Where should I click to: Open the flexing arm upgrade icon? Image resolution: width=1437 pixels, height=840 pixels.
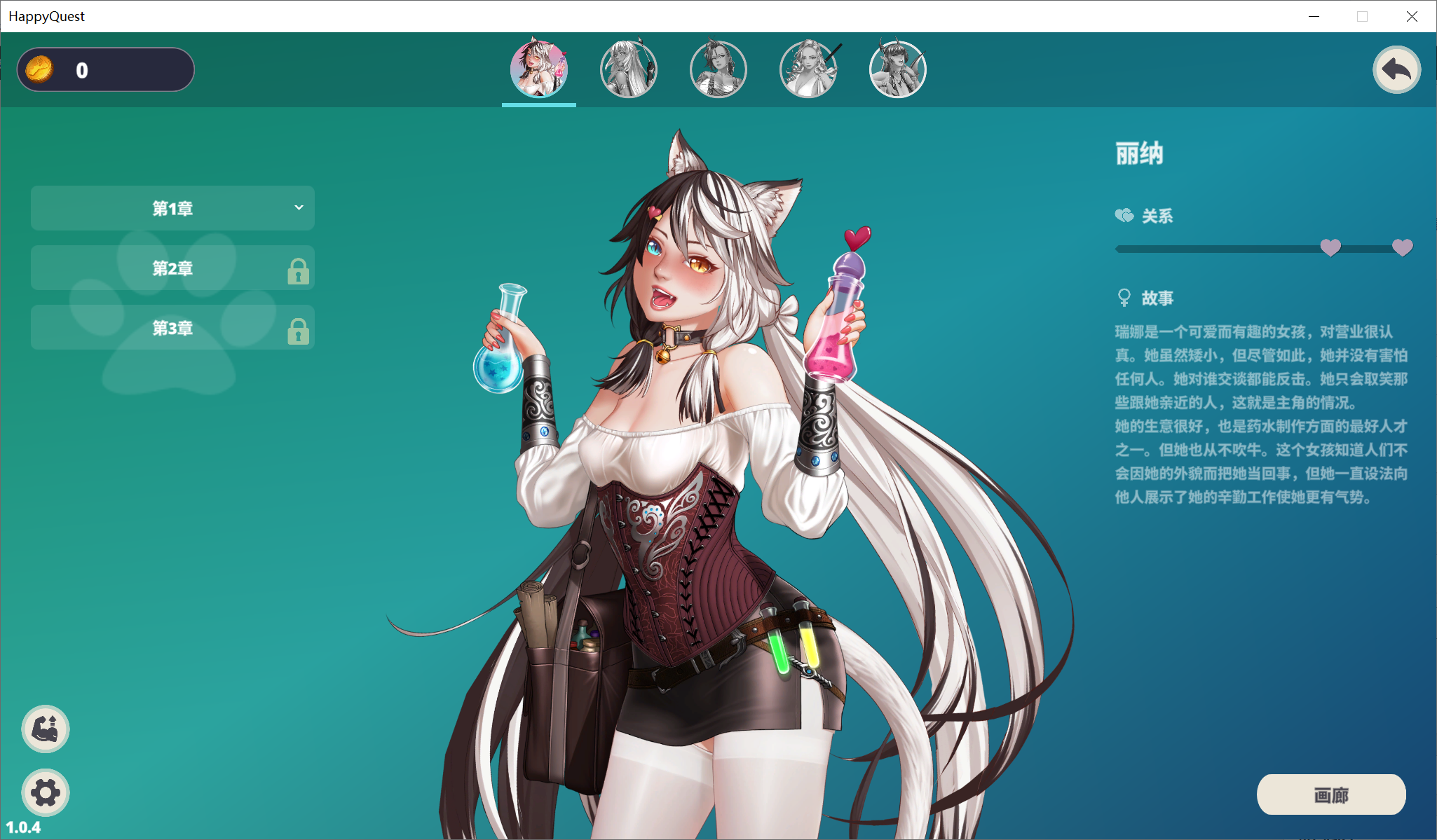46,729
